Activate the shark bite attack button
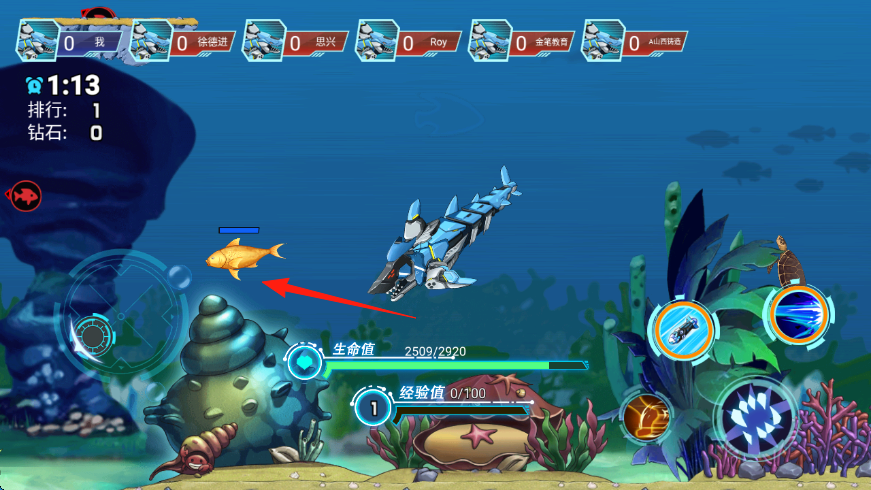This screenshot has width=871, height=490. tap(756, 417)
